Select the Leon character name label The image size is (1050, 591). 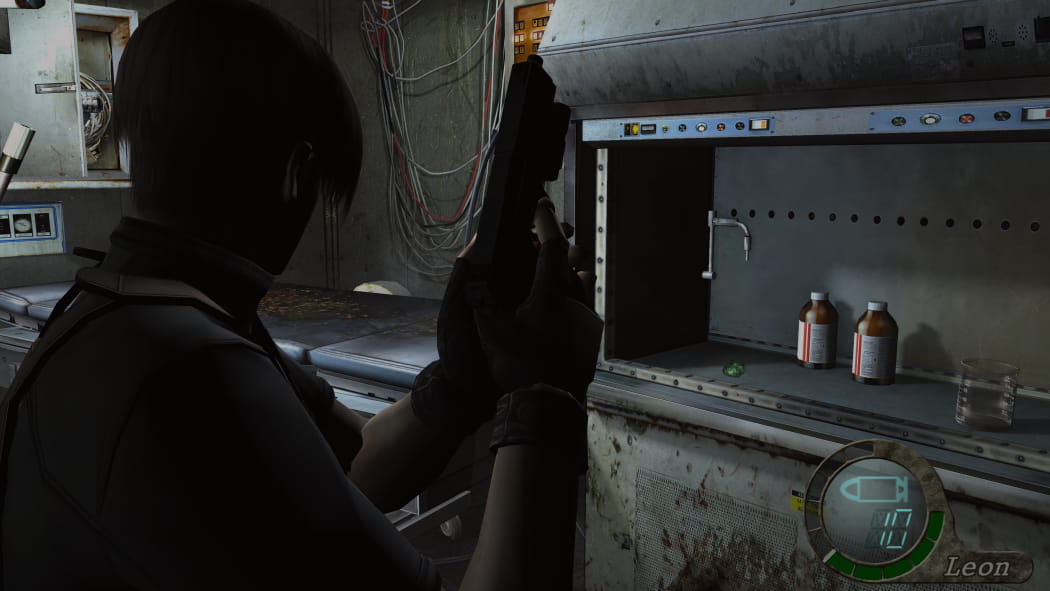coord(979,567)
